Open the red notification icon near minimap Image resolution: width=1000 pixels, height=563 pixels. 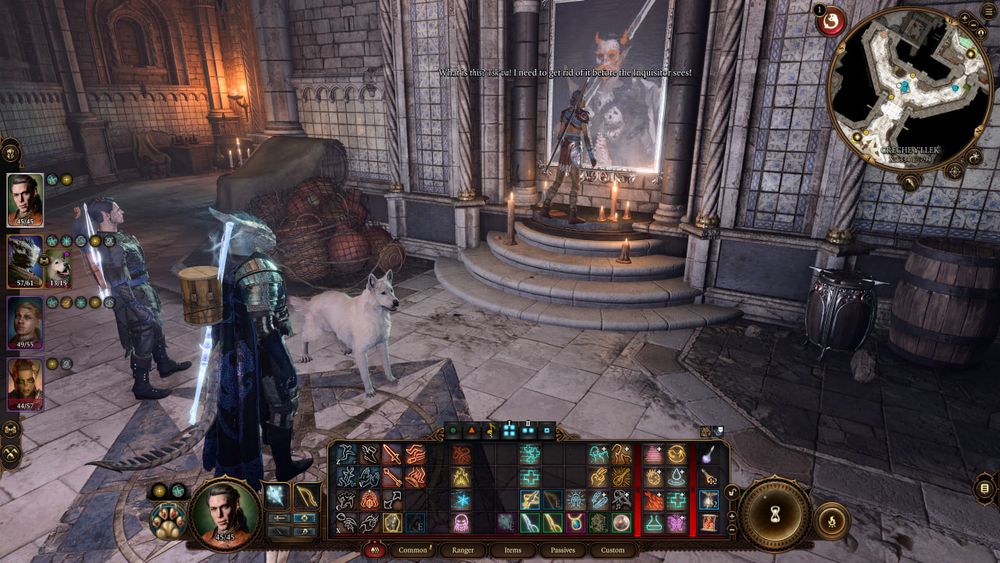coord(829,20)
